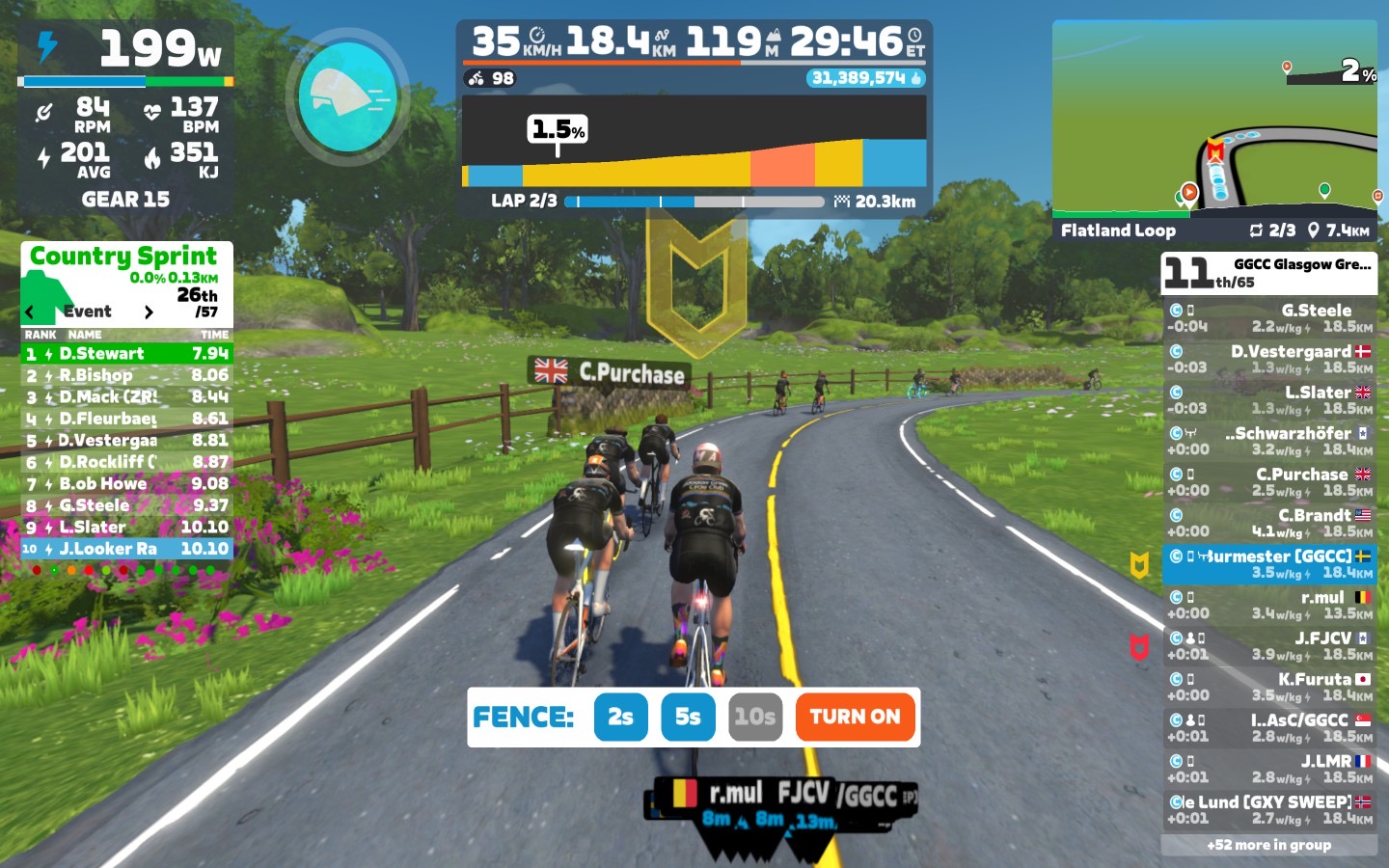
Task: Activate the aero helmet power-up
Action: 347,96
